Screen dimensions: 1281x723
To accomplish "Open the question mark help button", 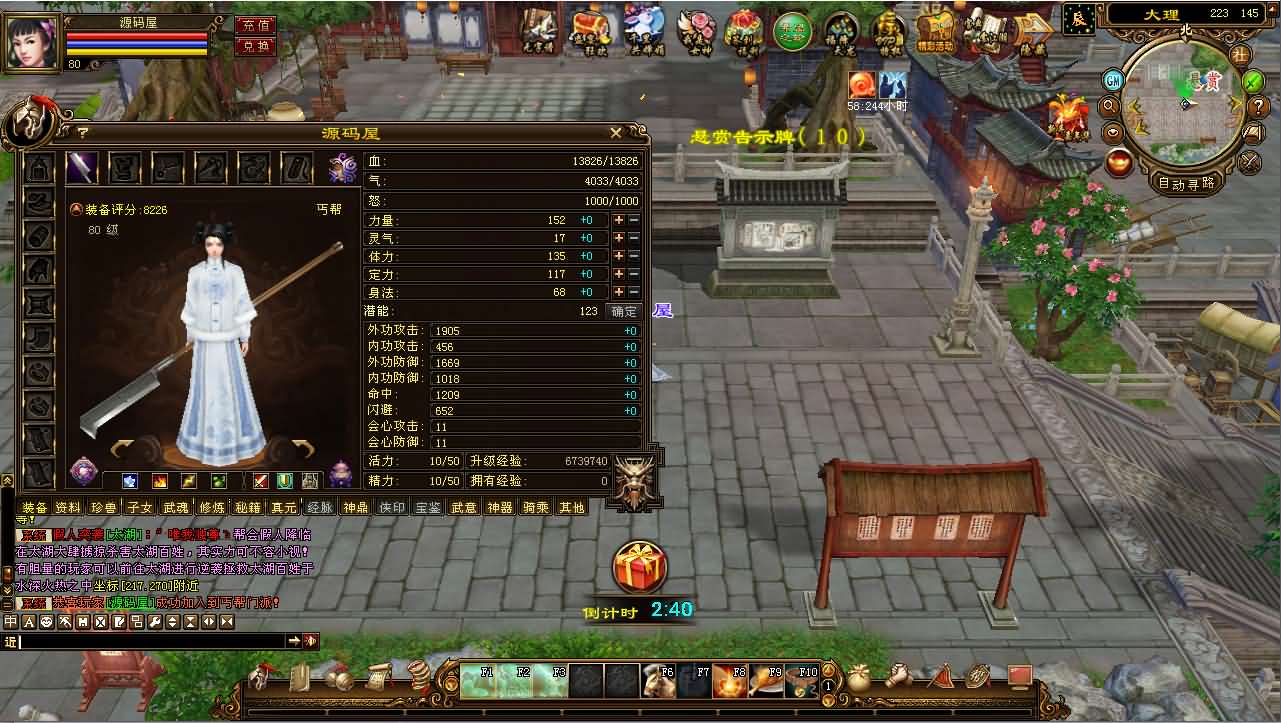I will pyautogui.click(x=83, y=131).
